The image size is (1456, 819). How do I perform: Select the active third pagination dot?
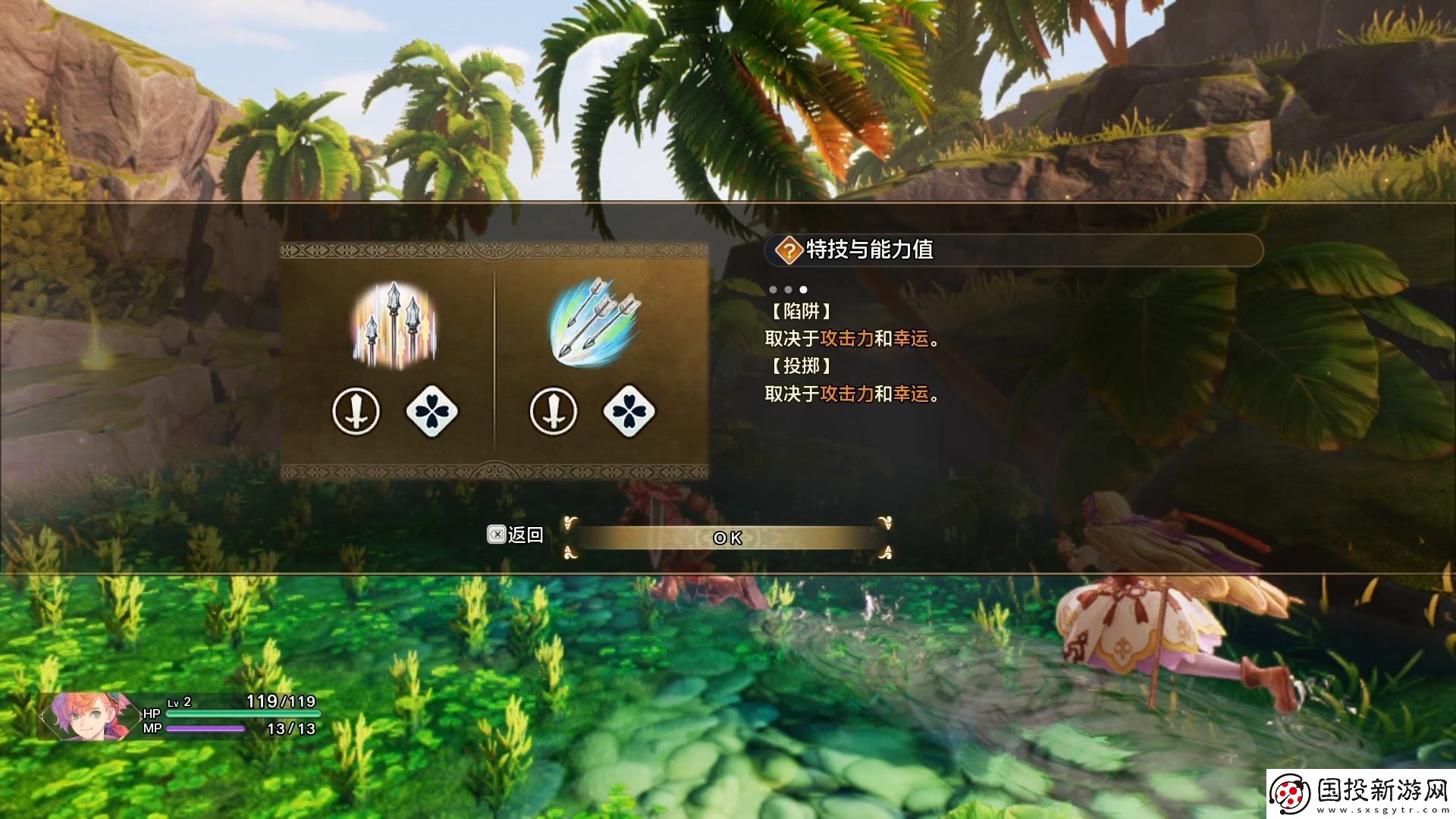[x=804, y=289]
